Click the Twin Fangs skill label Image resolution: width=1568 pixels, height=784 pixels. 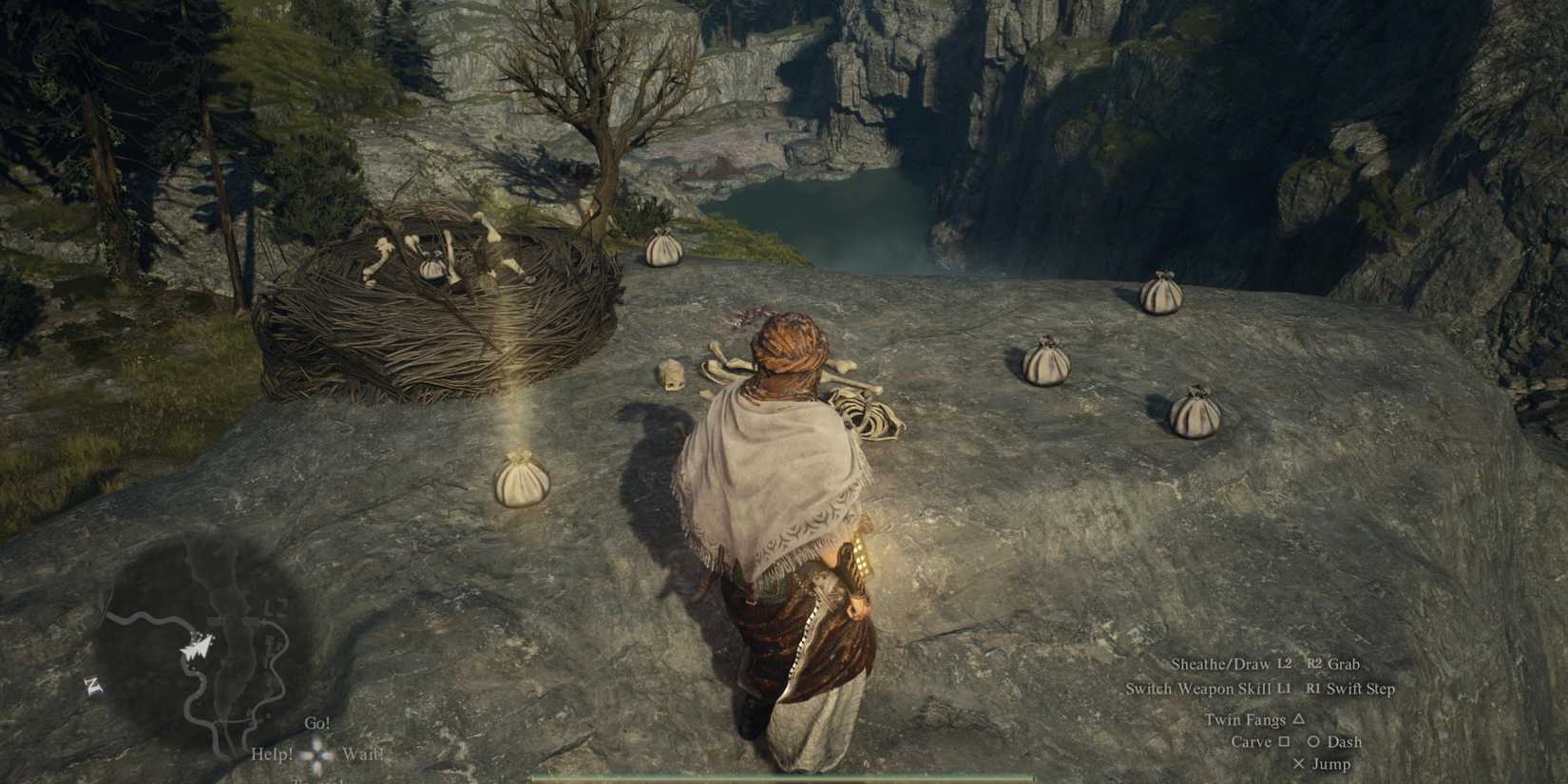[x=1247, y=721]
